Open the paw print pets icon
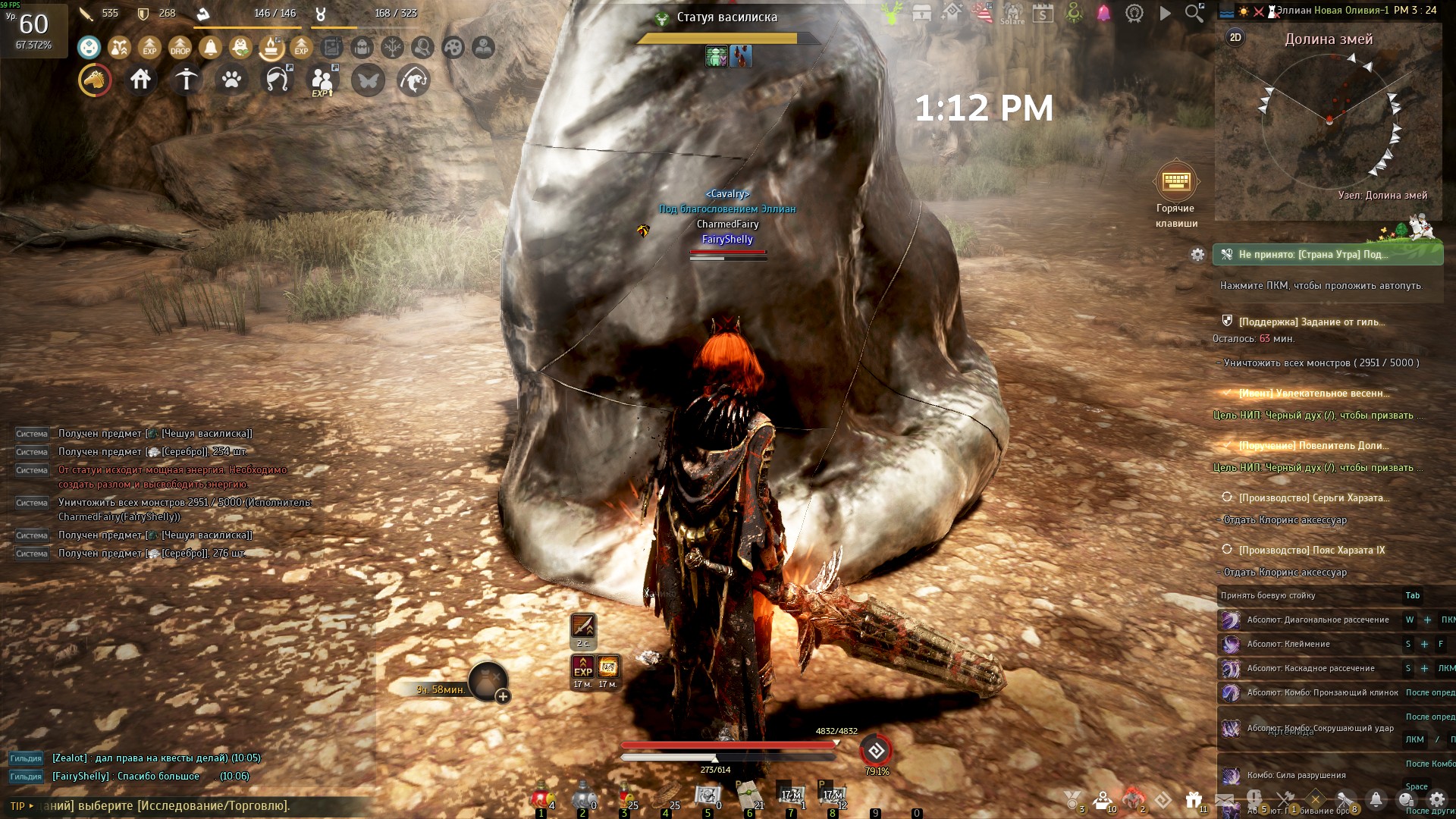1456x819 pixels. point(231,80)
